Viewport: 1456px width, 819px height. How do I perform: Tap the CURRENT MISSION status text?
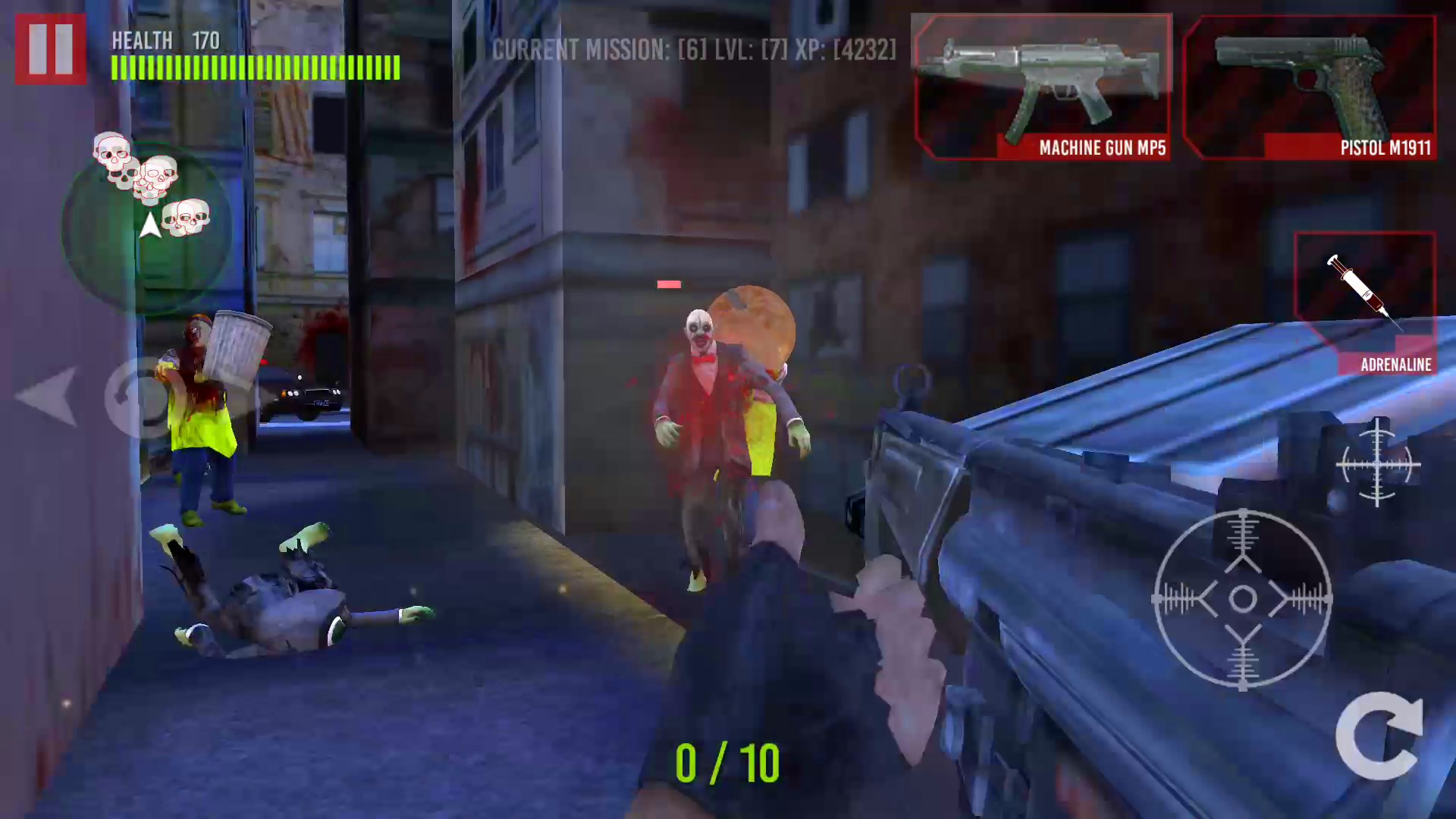[x=692, y=52]
